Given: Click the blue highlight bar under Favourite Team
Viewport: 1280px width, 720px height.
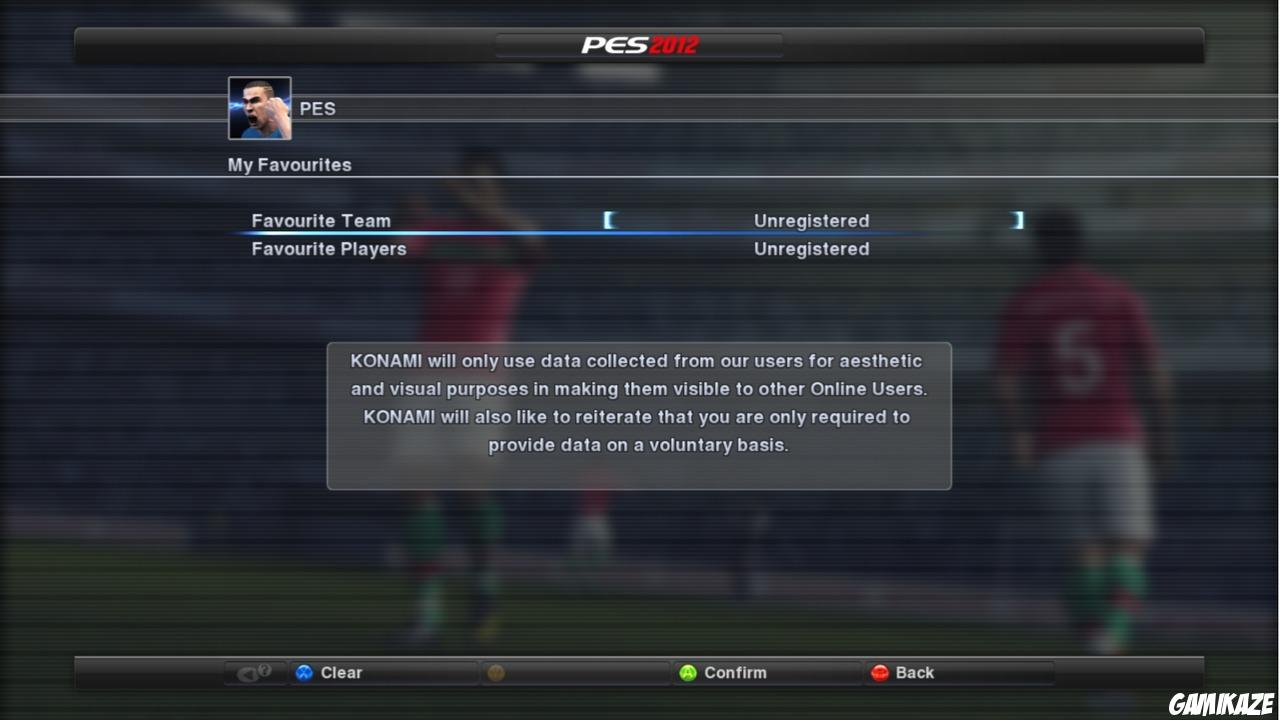Looking at the screenshot, I should [630, 234].
